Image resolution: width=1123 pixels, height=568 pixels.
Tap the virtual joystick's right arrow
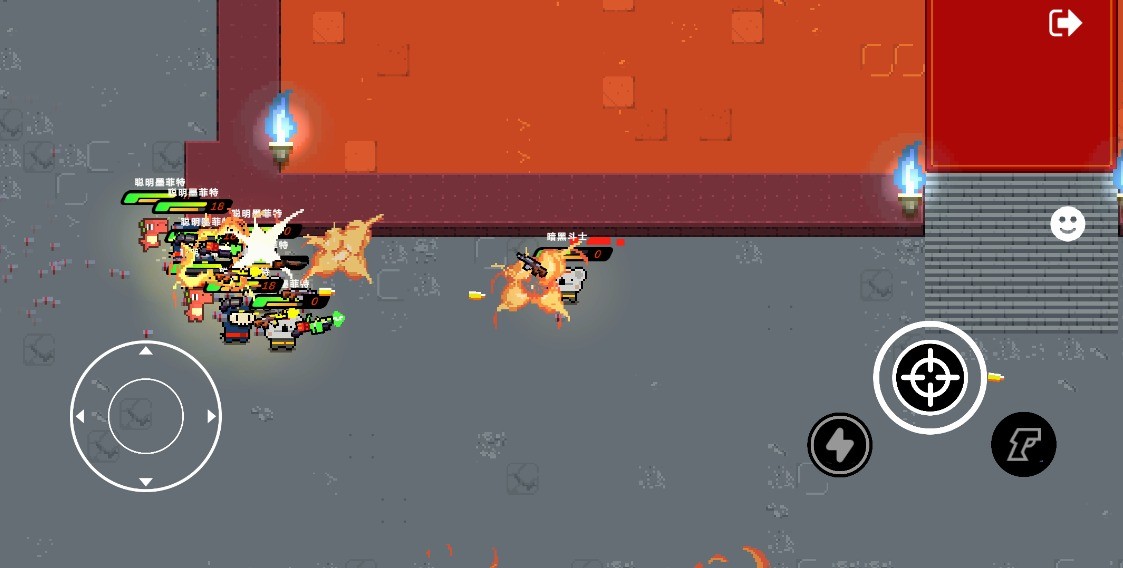(x=211, y=416)
